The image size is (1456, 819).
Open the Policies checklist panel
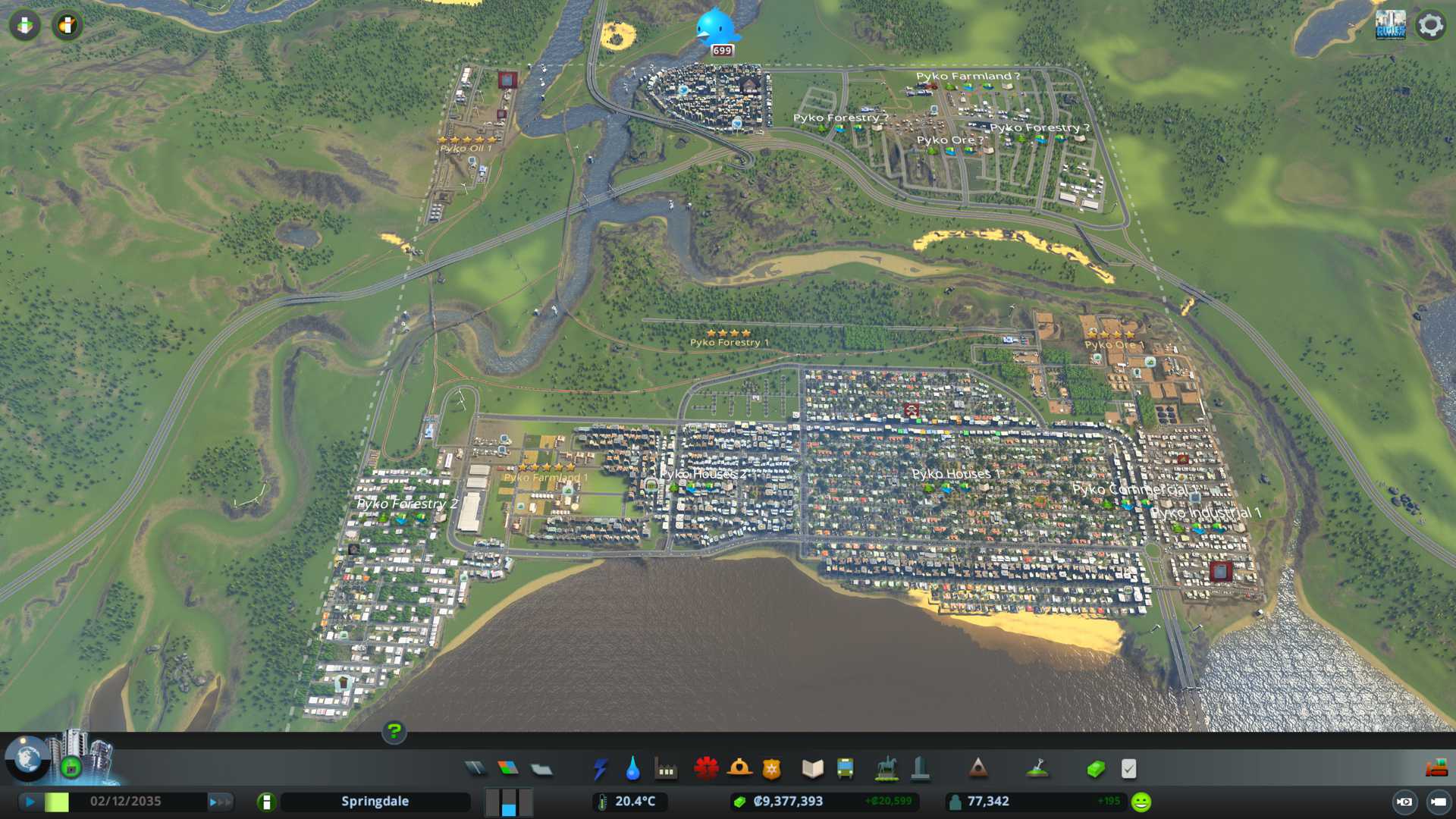click(x=1128, y=769)
